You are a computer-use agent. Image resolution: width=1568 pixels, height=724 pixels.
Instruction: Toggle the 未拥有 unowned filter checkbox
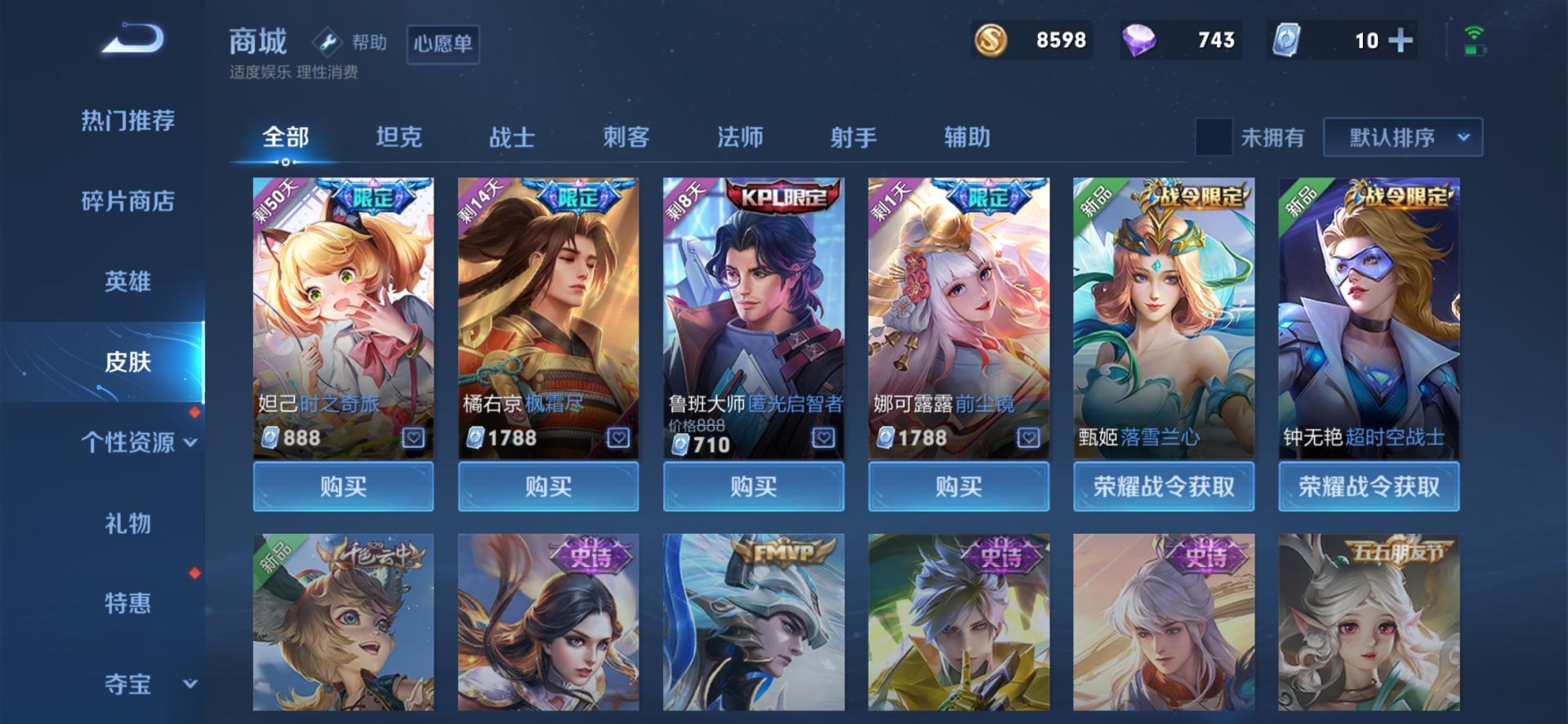click(1214, 137)
